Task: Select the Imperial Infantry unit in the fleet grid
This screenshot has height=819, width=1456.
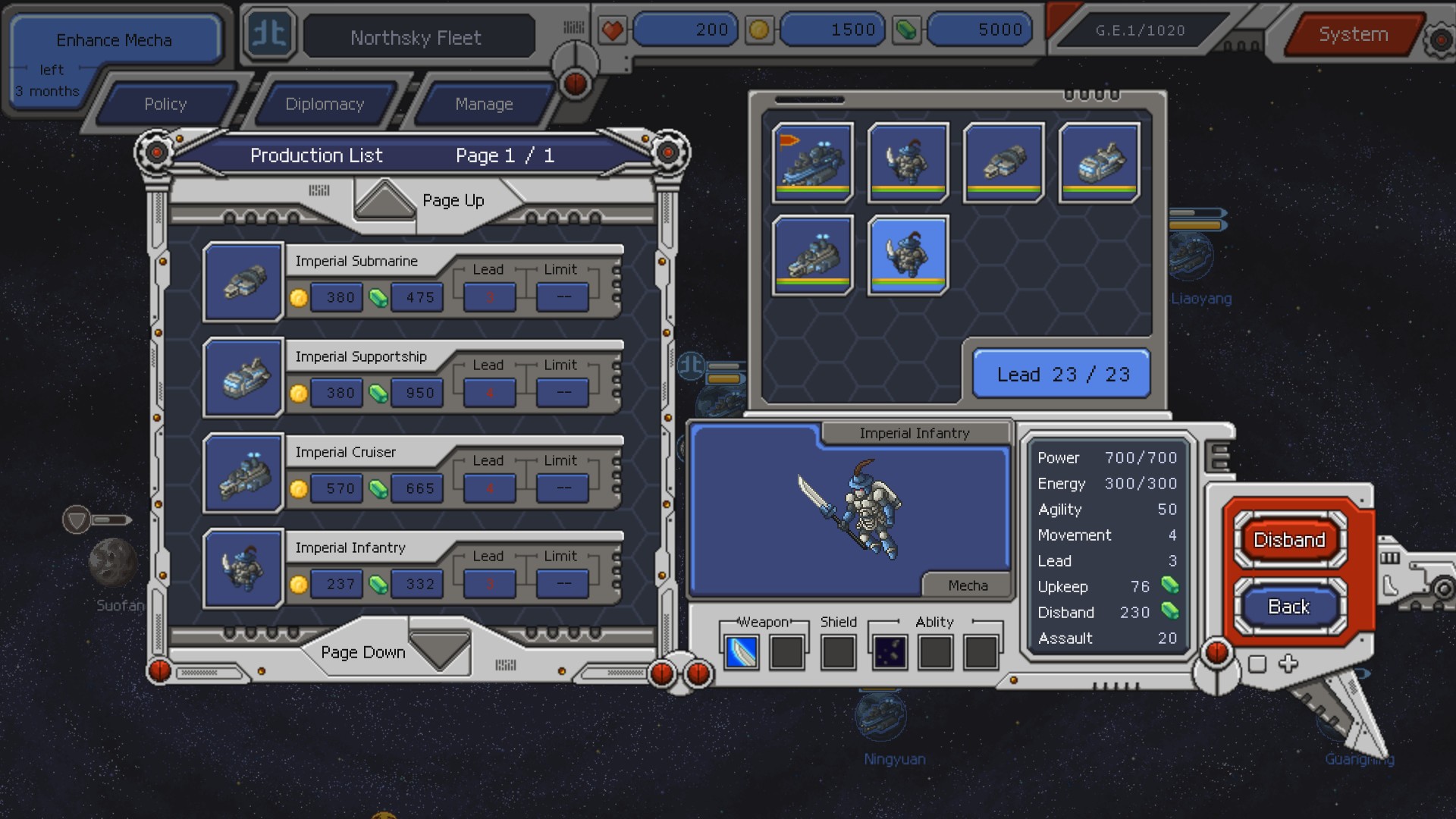Action: pos(908,256)
